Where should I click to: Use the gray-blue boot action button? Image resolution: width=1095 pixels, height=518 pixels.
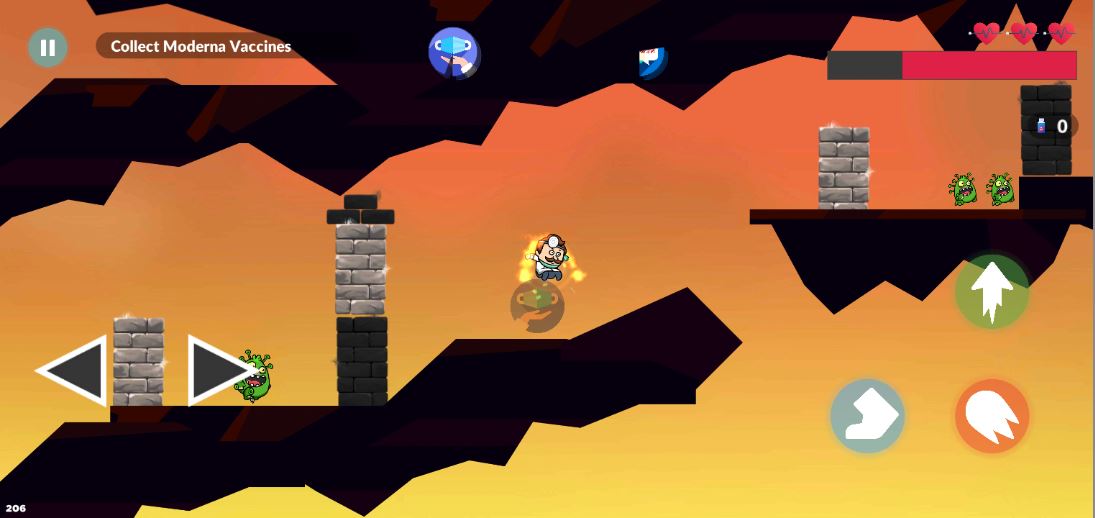pyautogui.click(x=867, y=416)
